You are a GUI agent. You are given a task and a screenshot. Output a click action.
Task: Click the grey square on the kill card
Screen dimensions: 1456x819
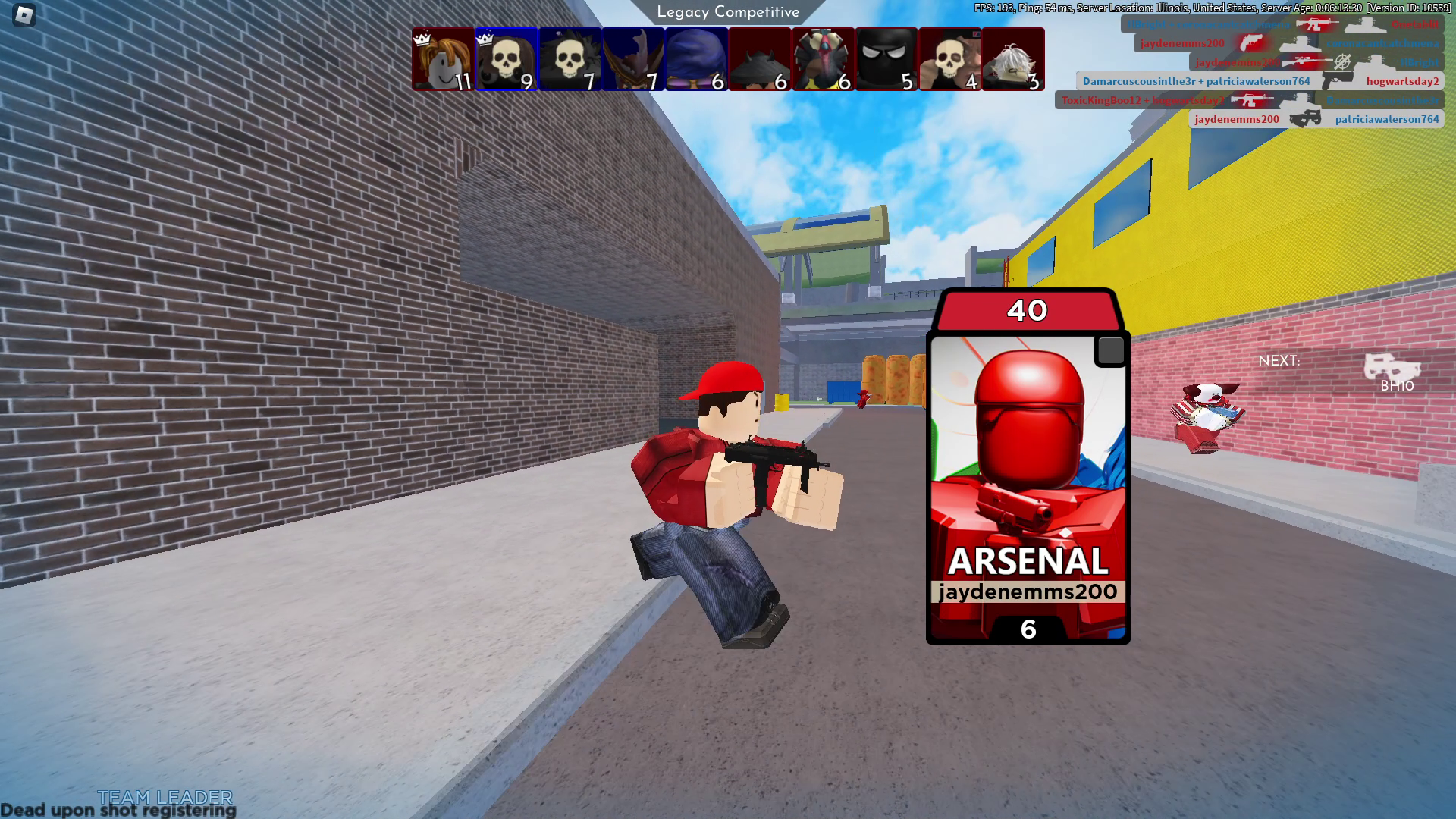(x=1110, y=350)
